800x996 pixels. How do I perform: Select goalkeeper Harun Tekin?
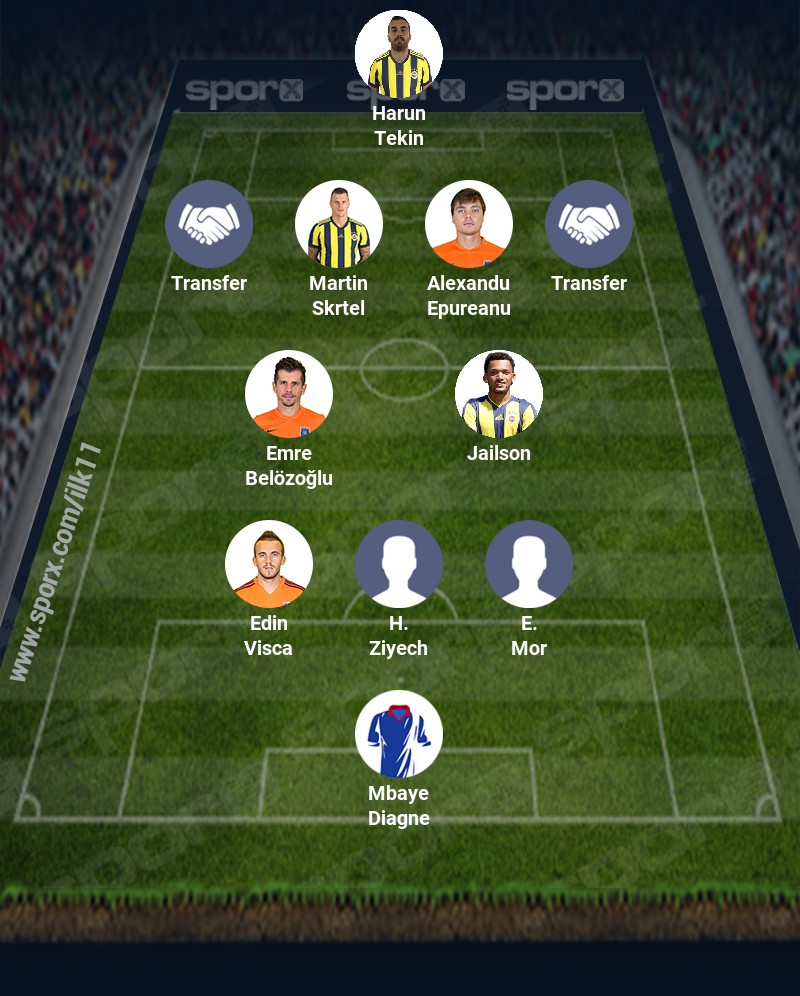click(399, 54)
